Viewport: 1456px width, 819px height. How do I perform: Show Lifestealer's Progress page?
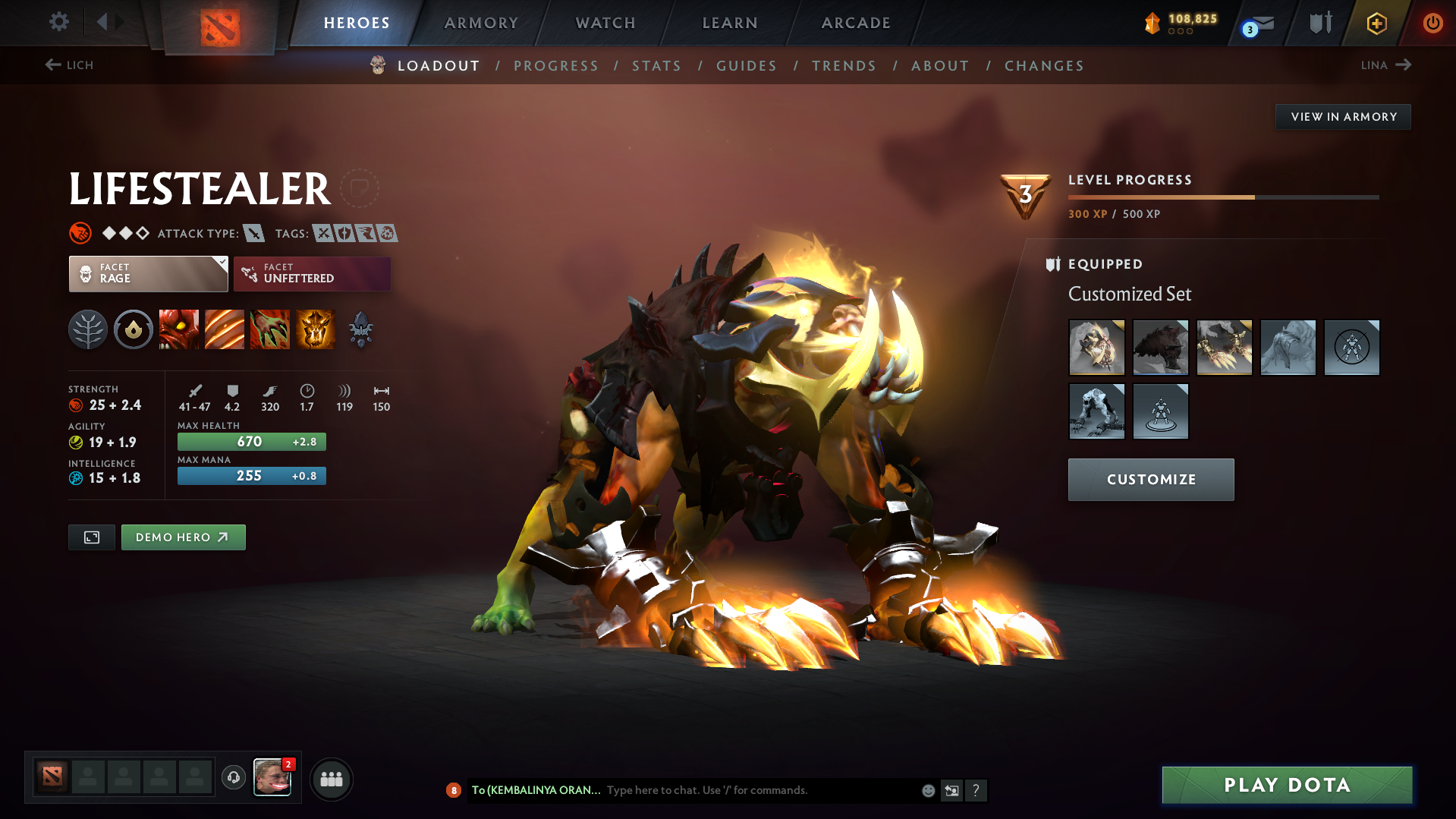(x=556, y=66)
